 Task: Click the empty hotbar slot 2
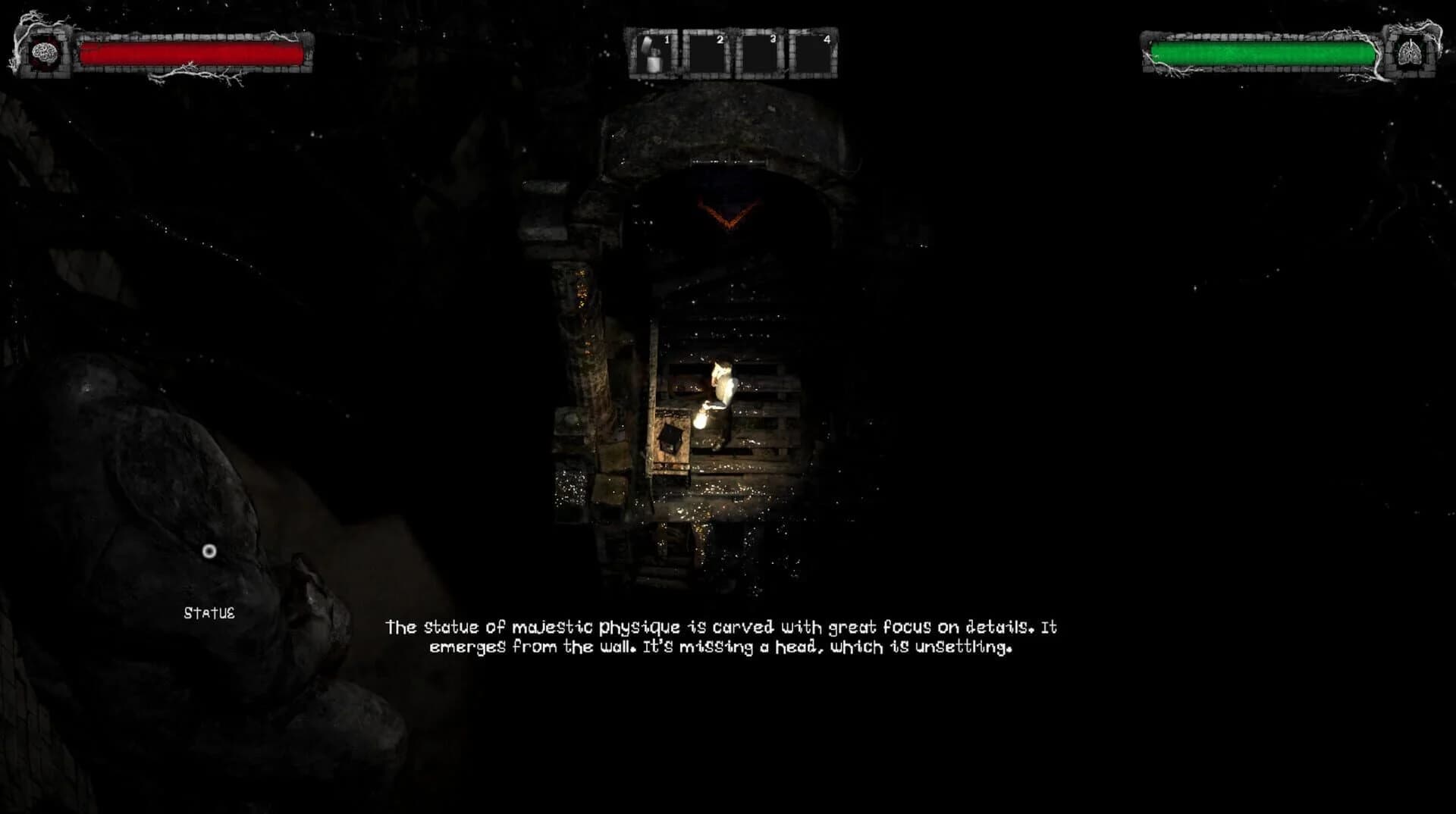tap(706, 53)
